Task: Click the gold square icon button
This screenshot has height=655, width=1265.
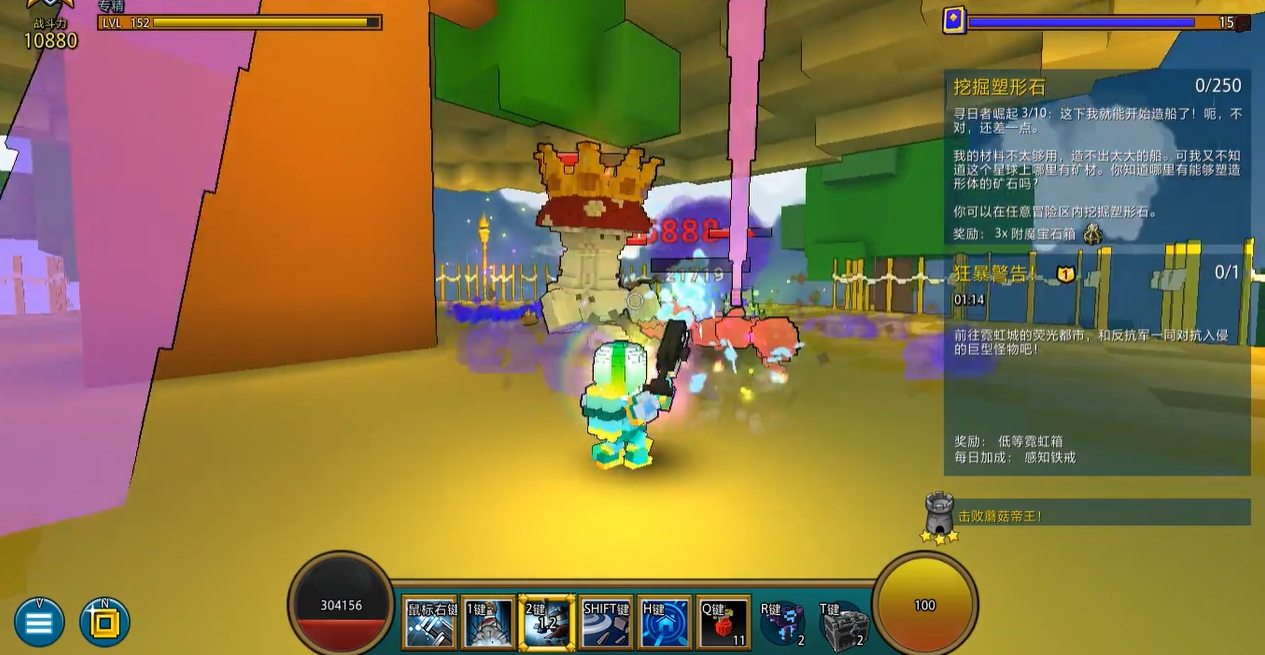Action: point(105,623)
